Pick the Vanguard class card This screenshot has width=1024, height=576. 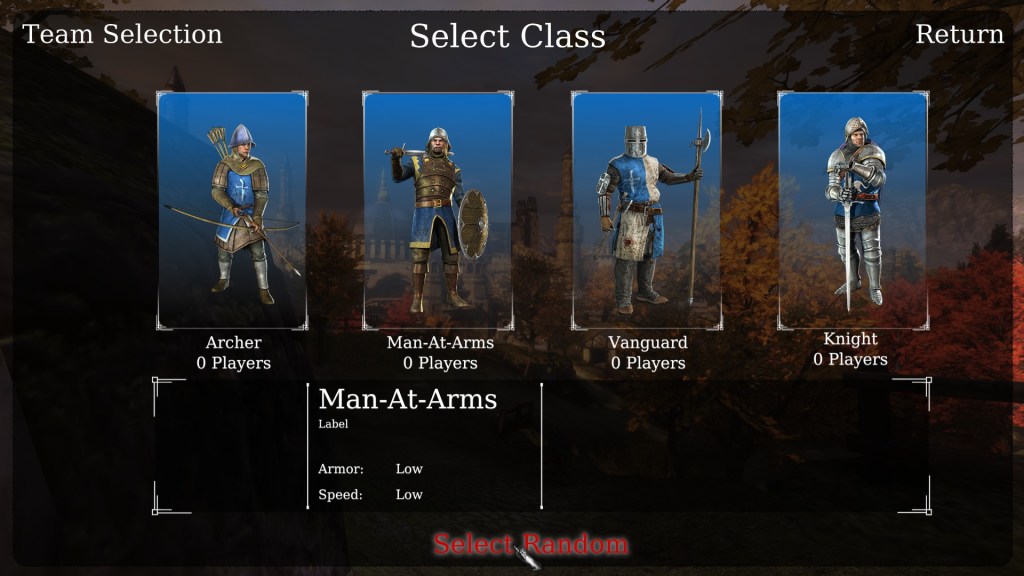647,210
